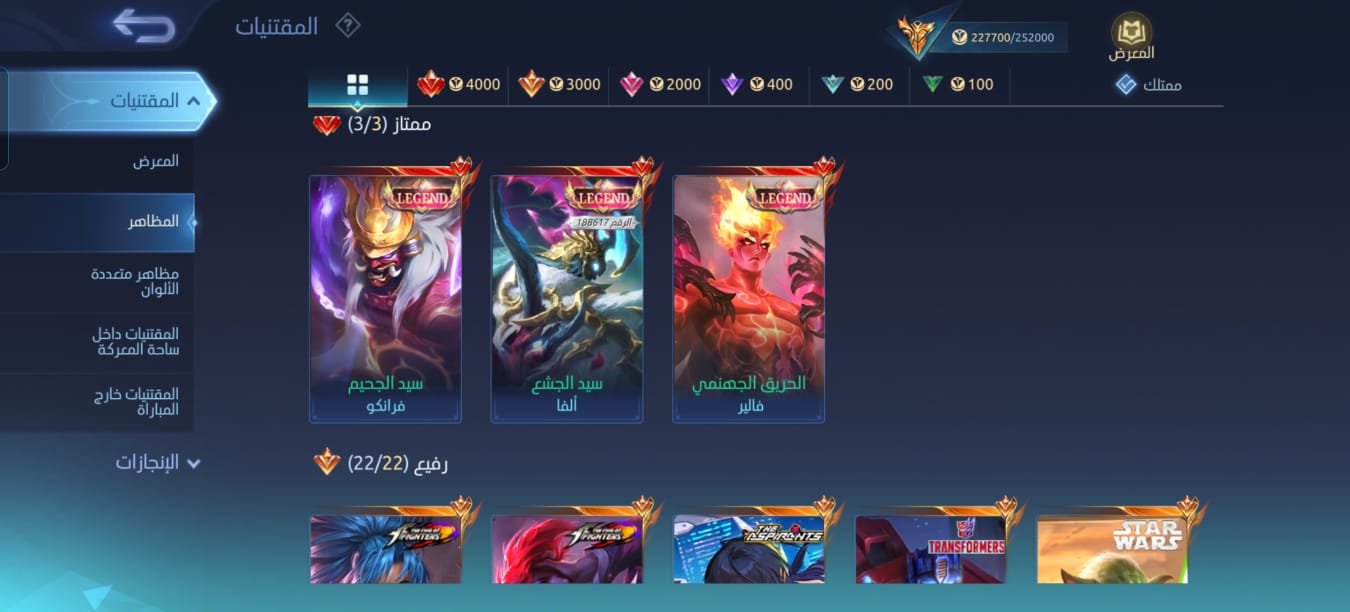Filter by the 400-point tier
This screenshot has width=1350, height=612.
point(758,84)
